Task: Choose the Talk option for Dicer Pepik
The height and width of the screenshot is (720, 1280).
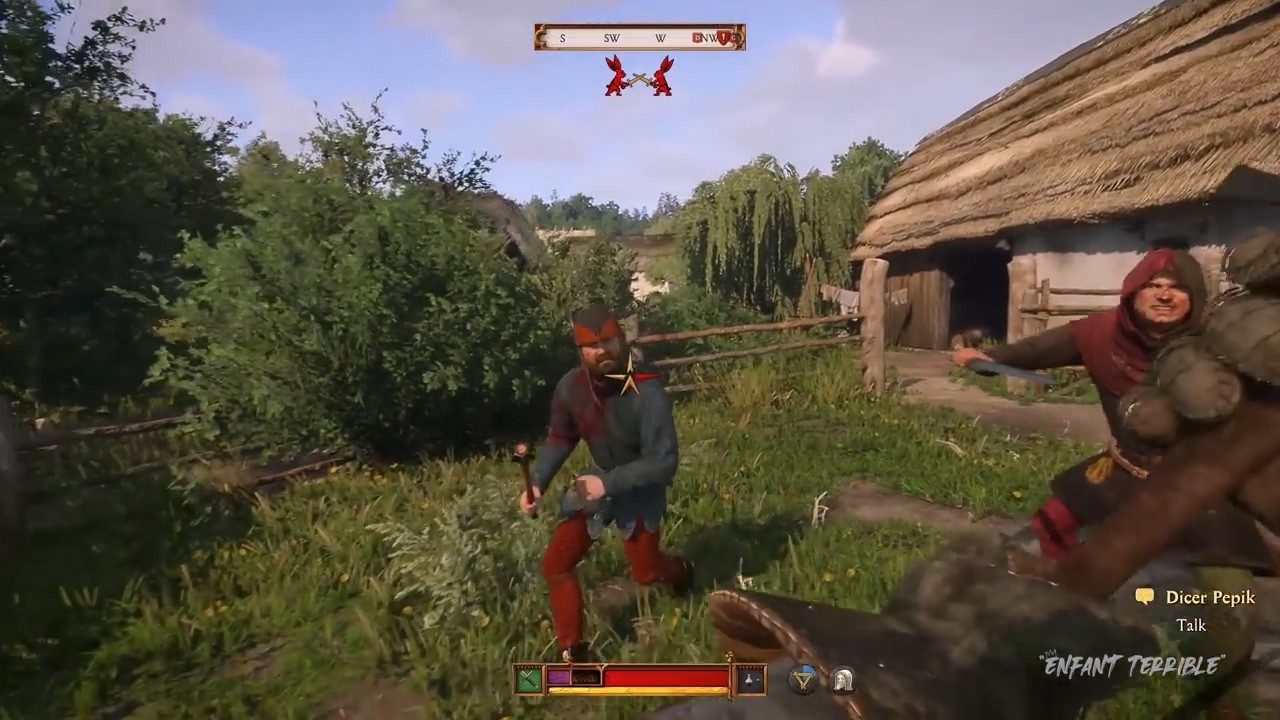Action: point(1191,625)
